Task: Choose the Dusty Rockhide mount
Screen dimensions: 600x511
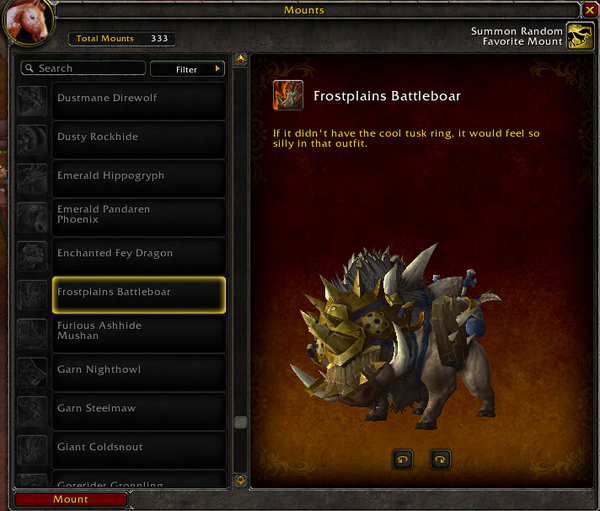Action: point(138,137)
